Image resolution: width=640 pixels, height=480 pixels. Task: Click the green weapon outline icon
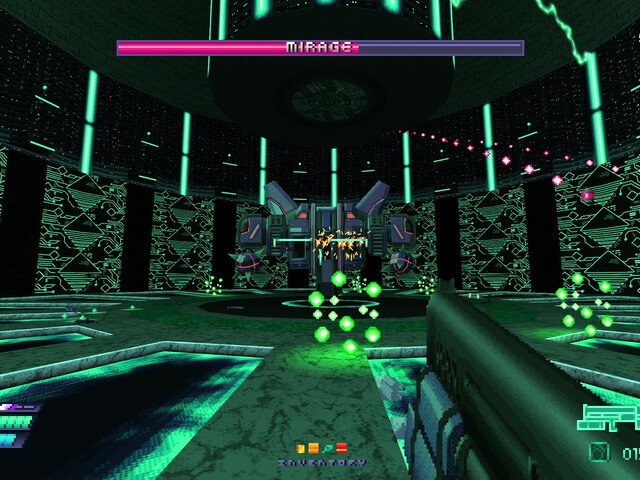(x=609, y=417)
